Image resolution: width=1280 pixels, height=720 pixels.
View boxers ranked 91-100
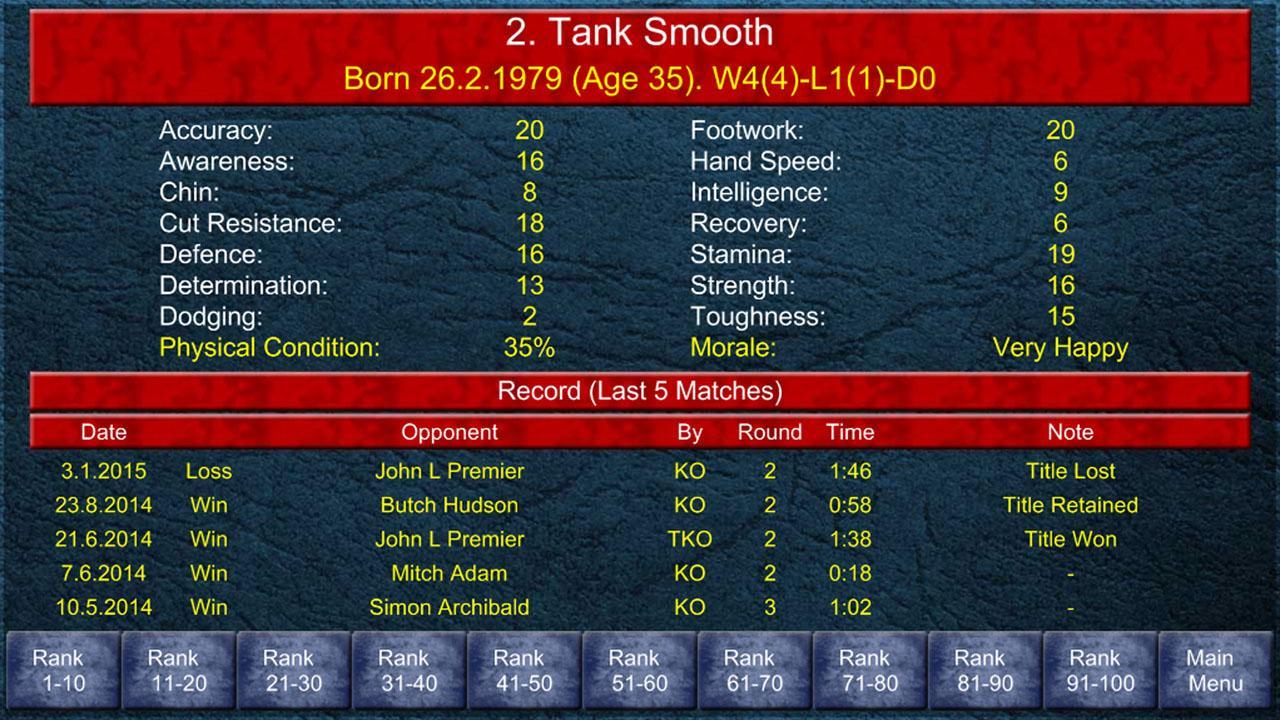[1096, 668]
